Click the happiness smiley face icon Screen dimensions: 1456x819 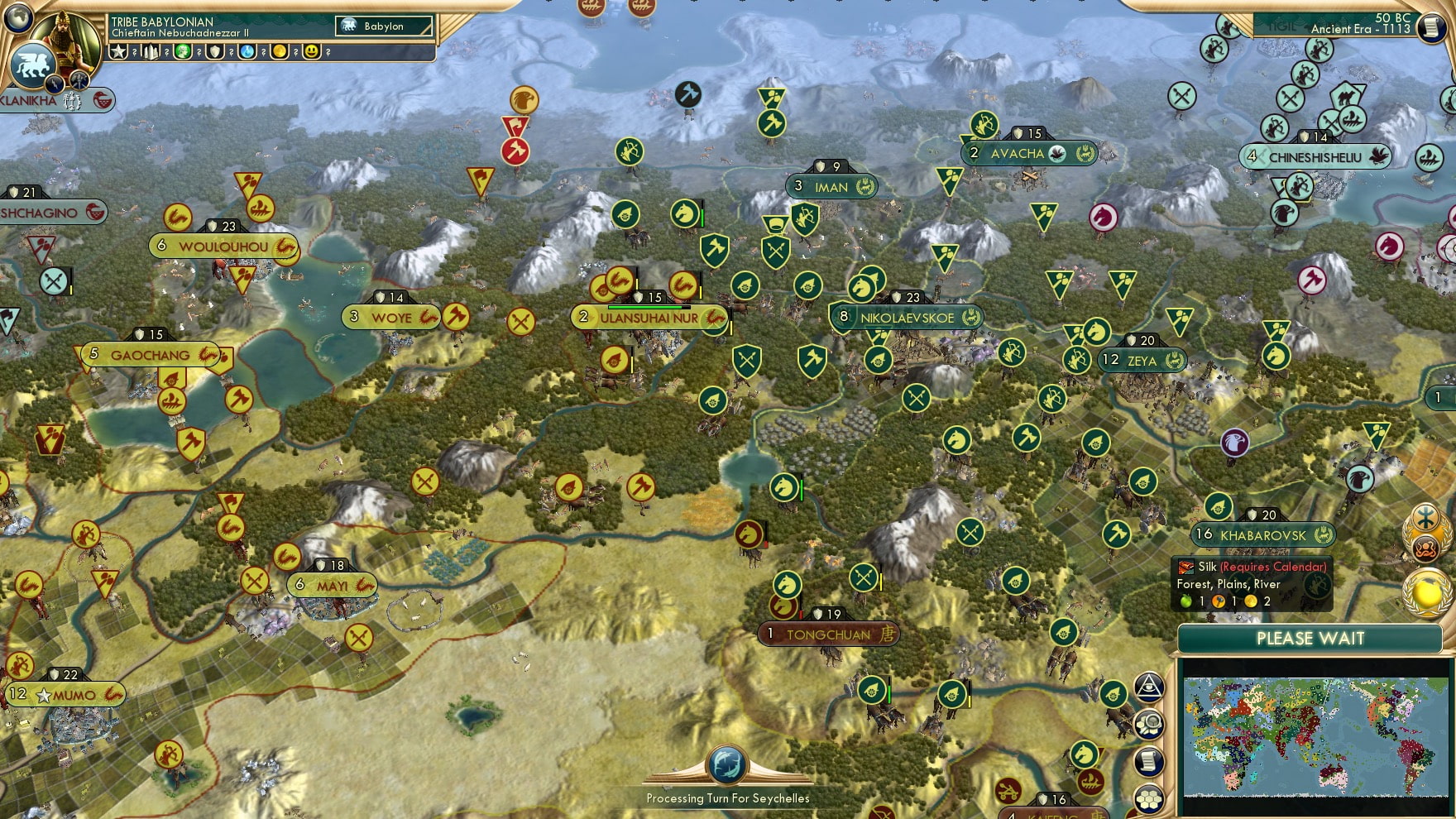point(313,51)
